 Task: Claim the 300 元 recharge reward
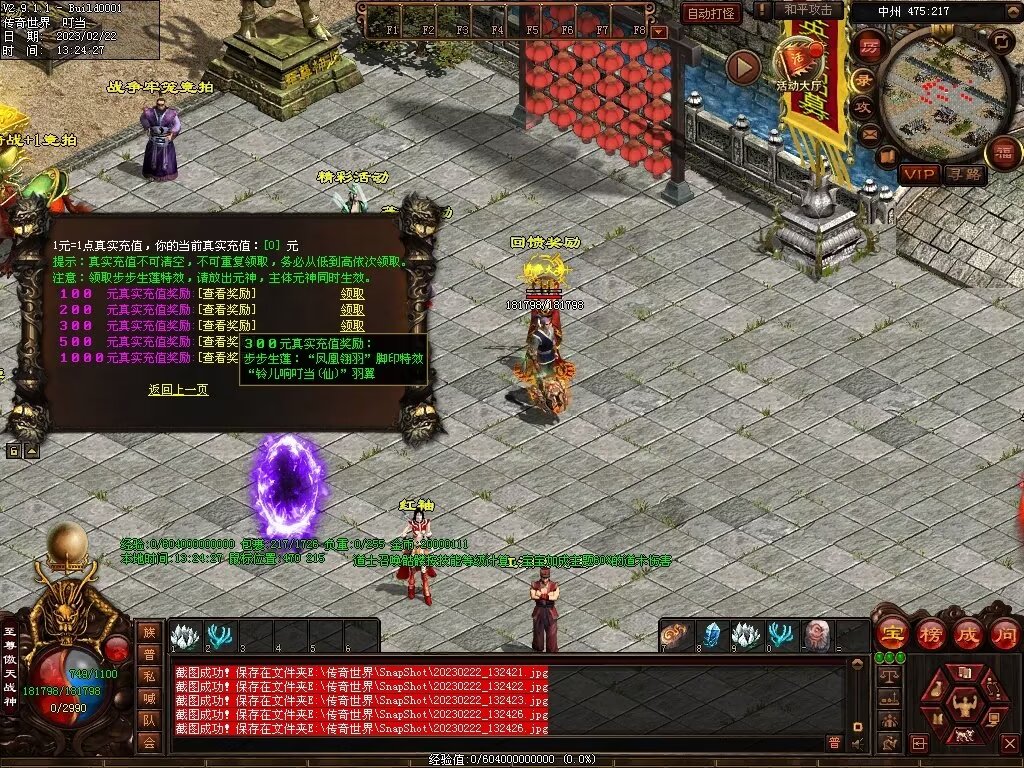tap(352, 326)
